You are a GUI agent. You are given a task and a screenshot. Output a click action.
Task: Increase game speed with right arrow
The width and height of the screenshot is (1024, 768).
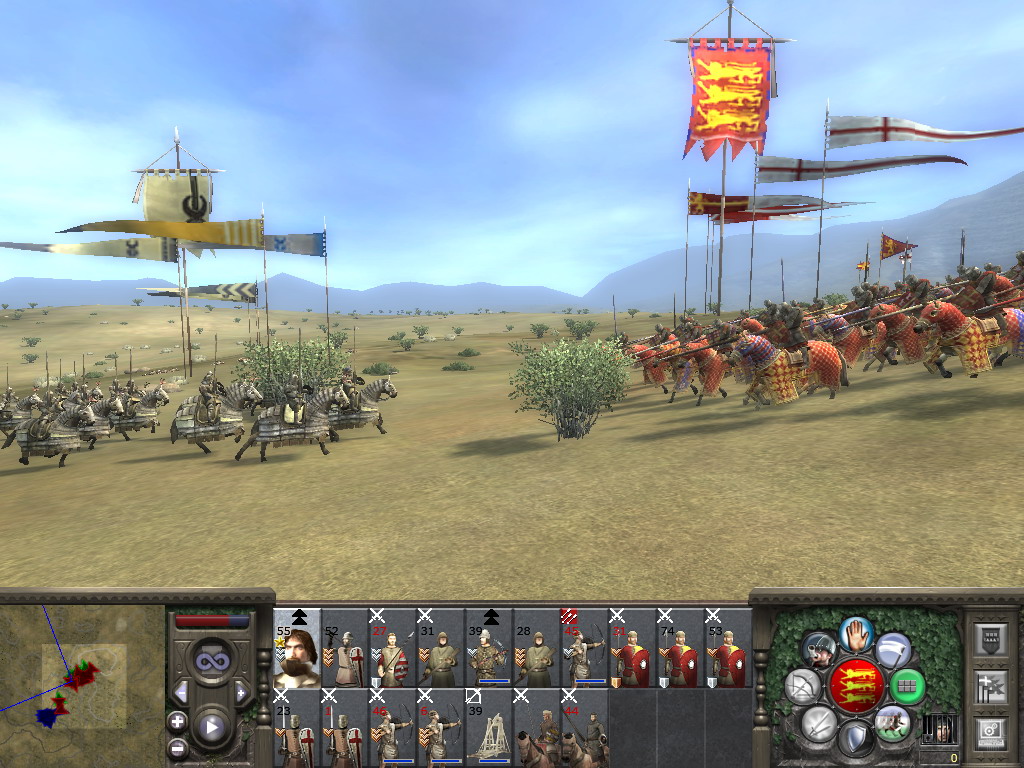(241, 692)
